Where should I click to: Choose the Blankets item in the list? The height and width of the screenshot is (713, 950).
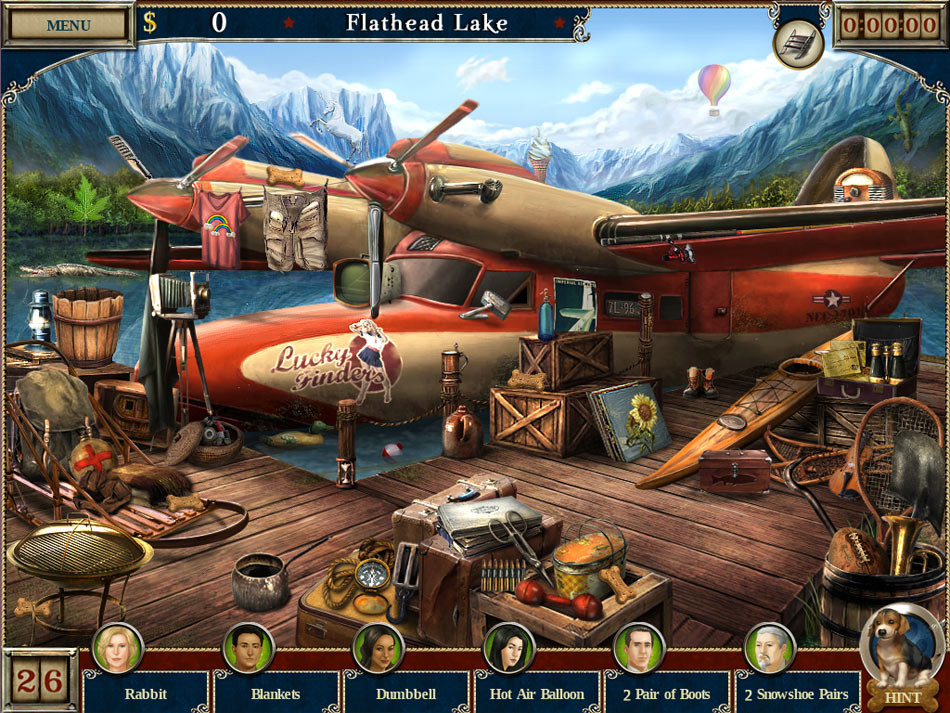pyautogui.click(x=275, y=693)
